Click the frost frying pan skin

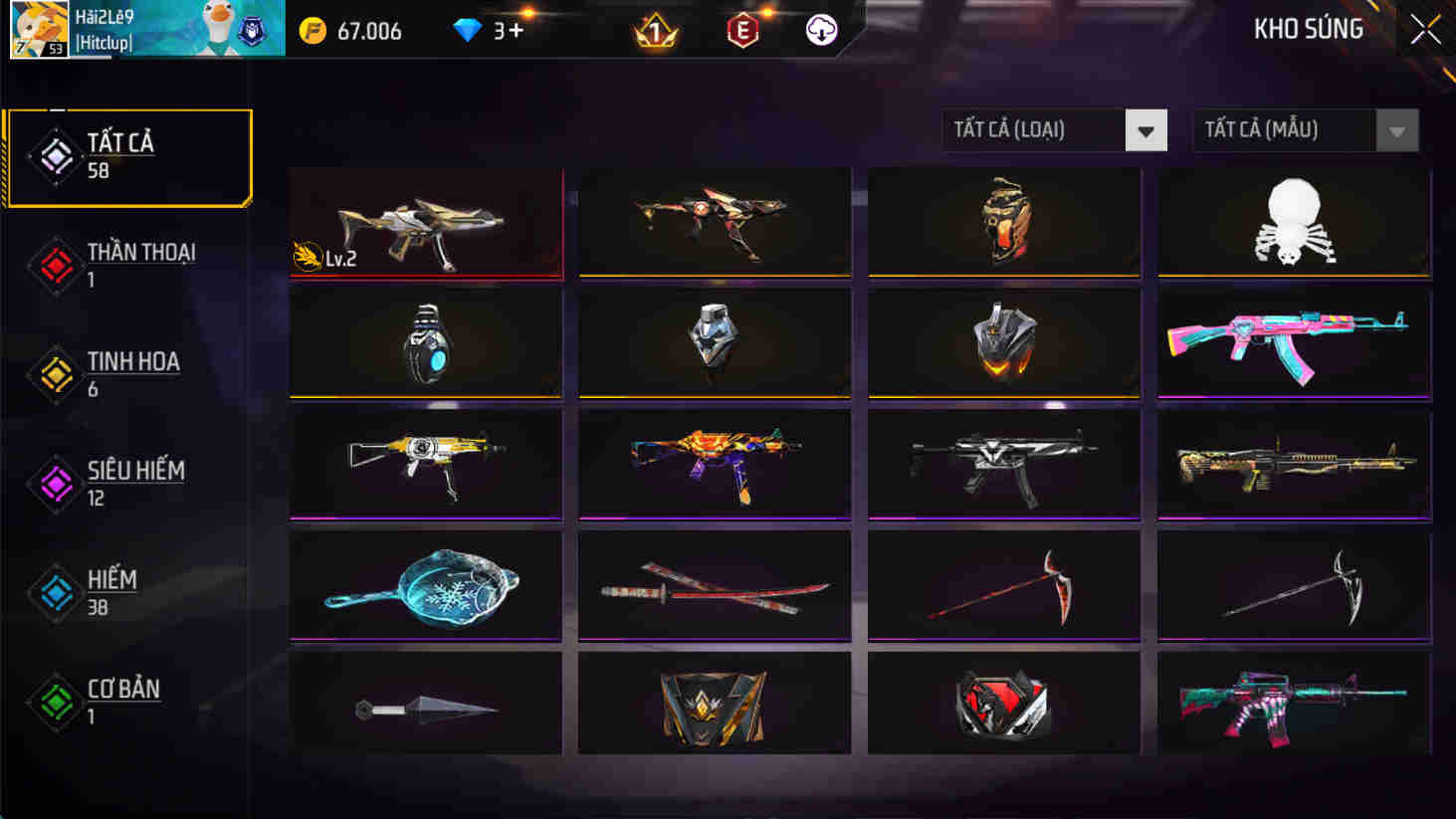coord(425,585)
